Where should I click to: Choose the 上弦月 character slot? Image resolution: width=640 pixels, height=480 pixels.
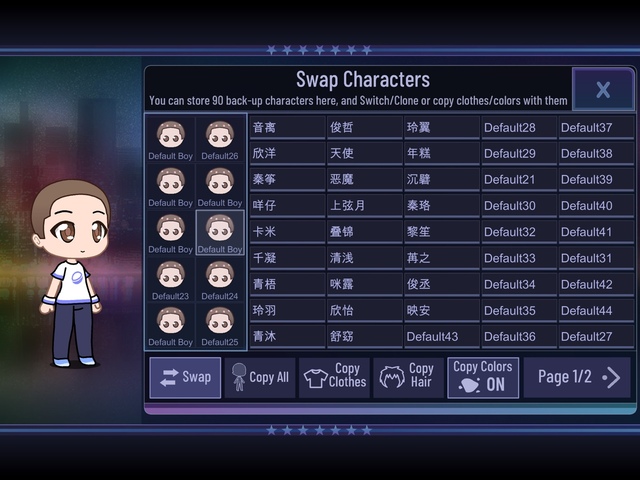[x=364, y=205]
